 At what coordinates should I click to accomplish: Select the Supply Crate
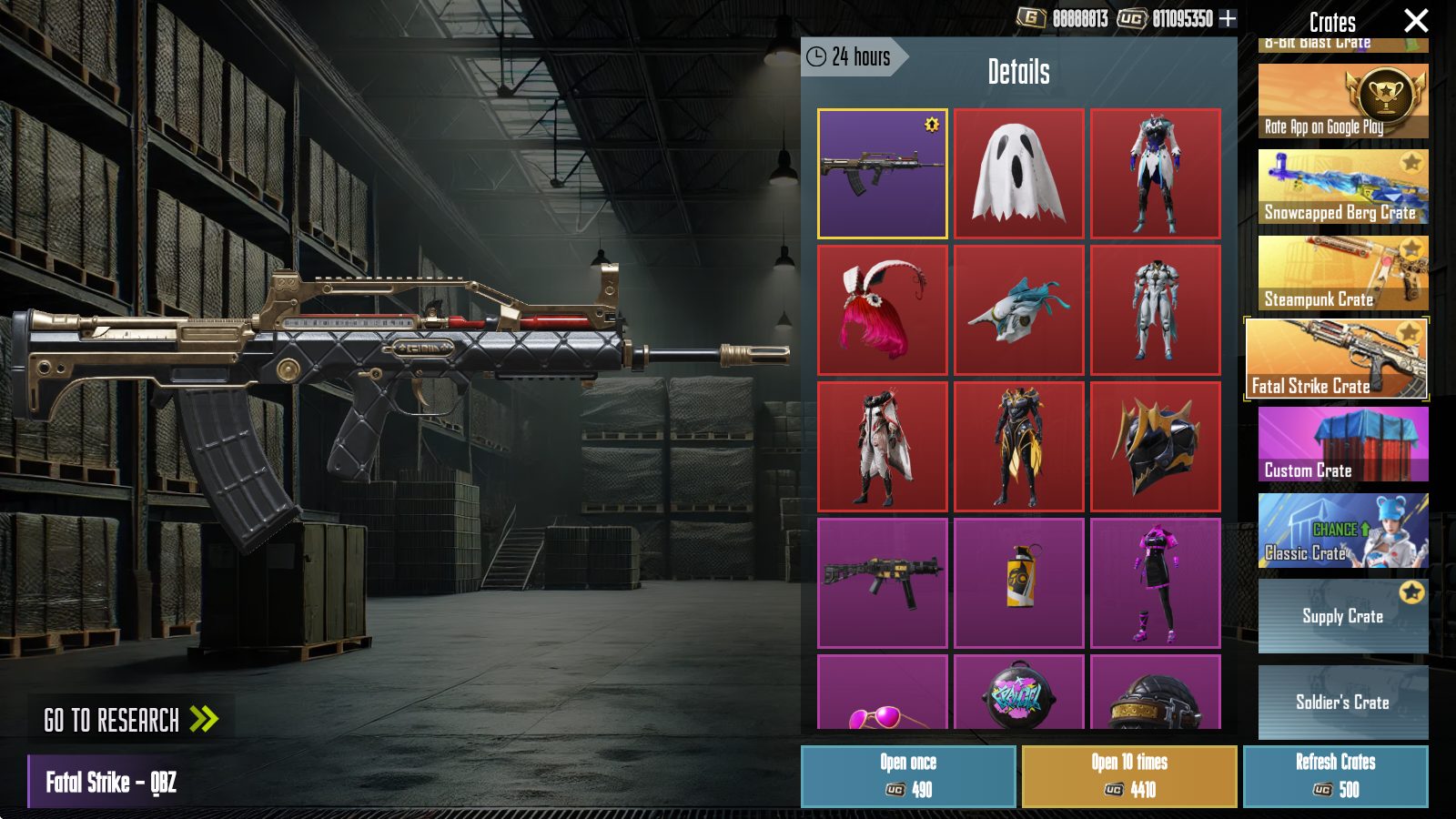click(1342, 616)
